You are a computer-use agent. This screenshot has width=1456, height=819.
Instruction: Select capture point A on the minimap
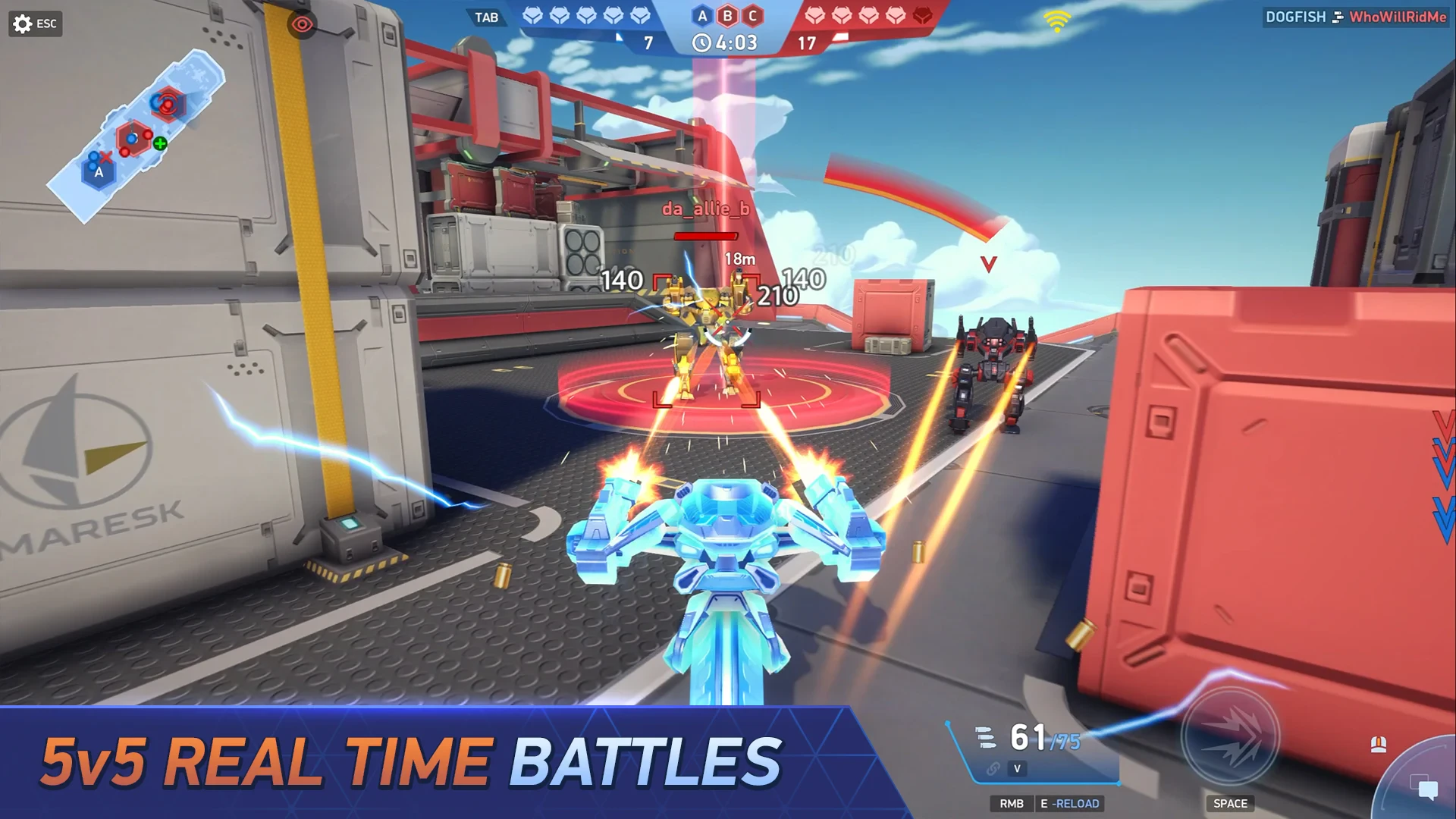99,172
